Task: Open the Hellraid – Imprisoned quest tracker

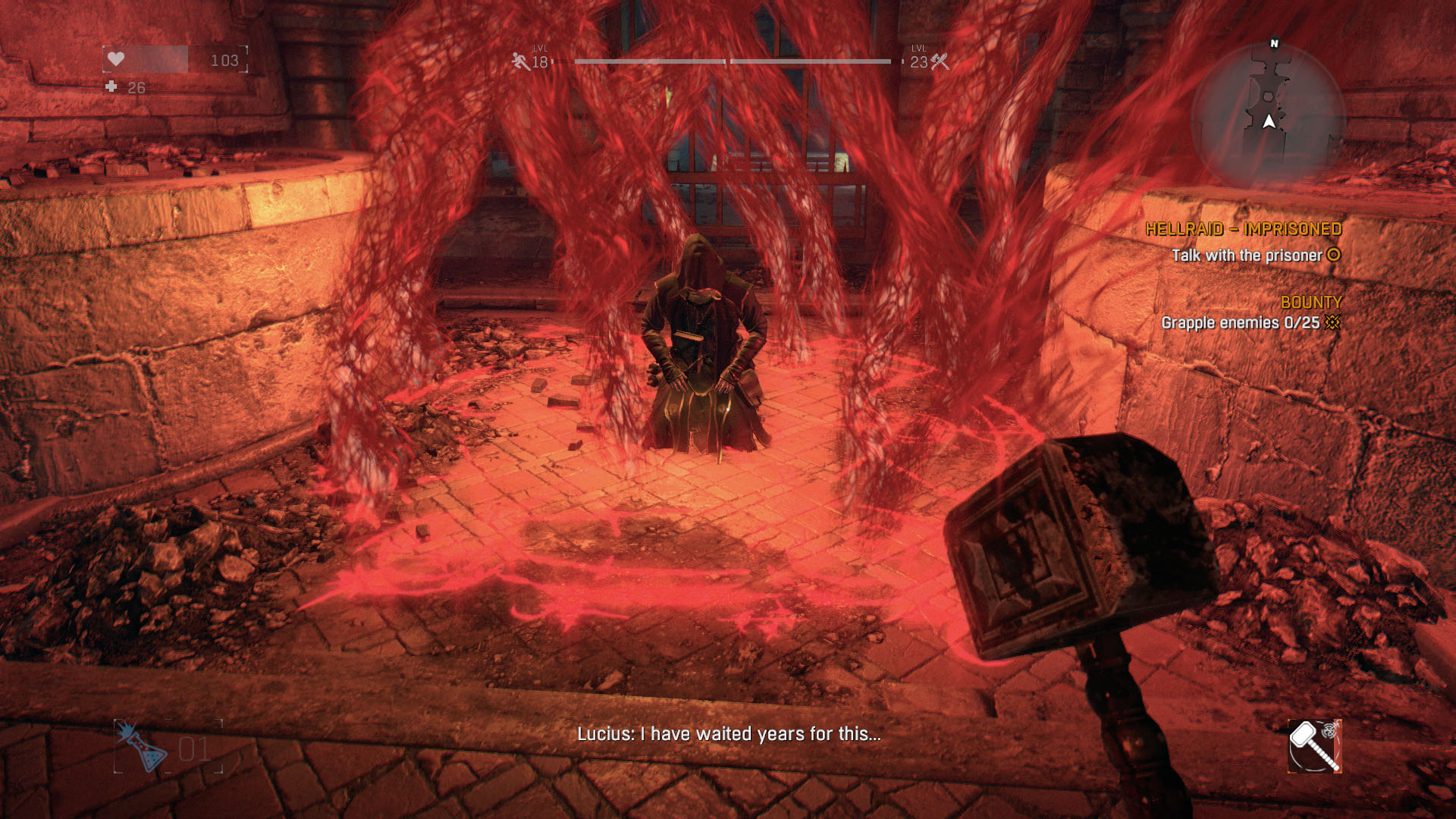Action: [x=1243, y=229]
